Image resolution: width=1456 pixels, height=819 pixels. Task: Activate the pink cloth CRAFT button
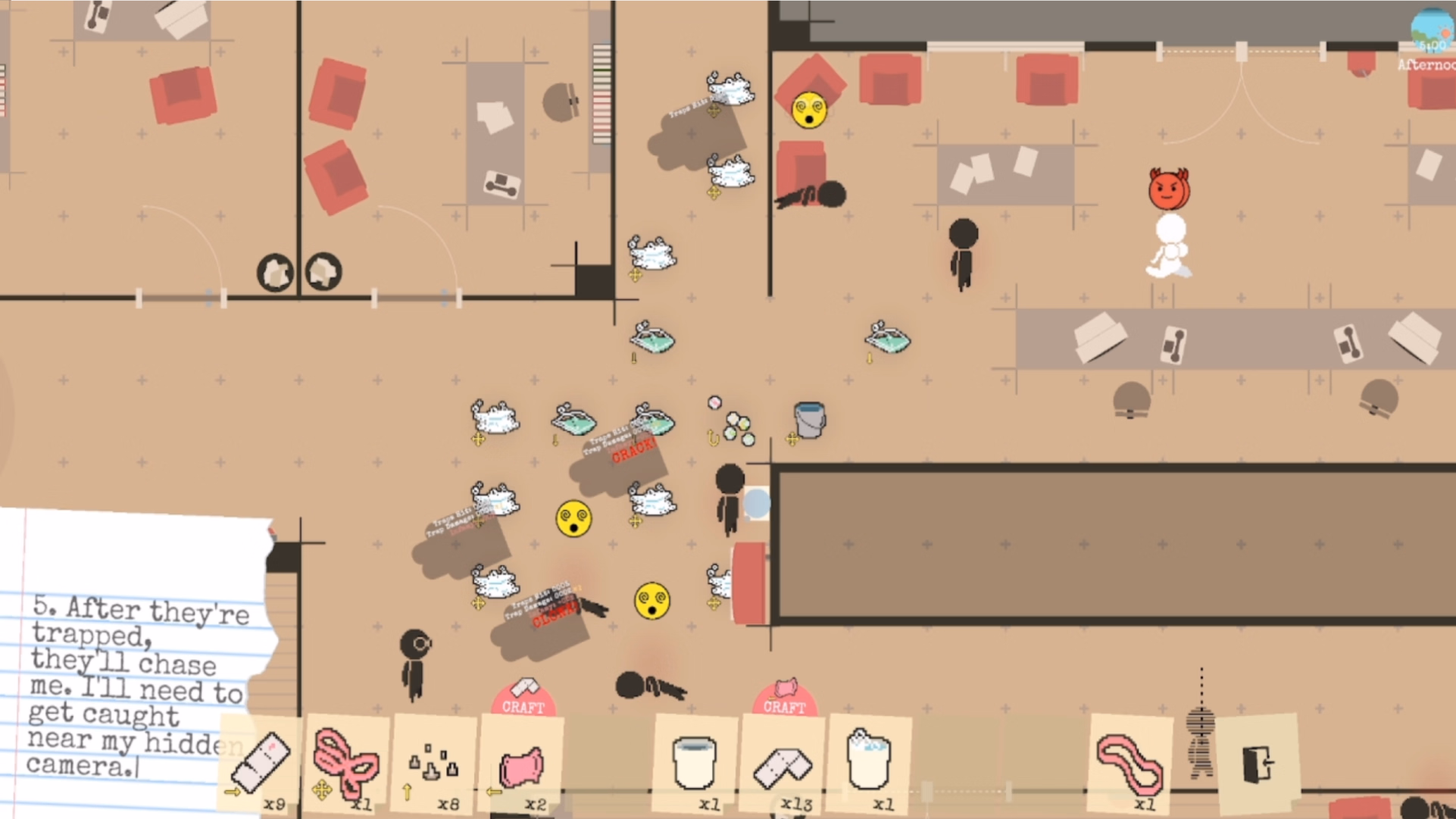pyautogui.click(x=784, y=700)
